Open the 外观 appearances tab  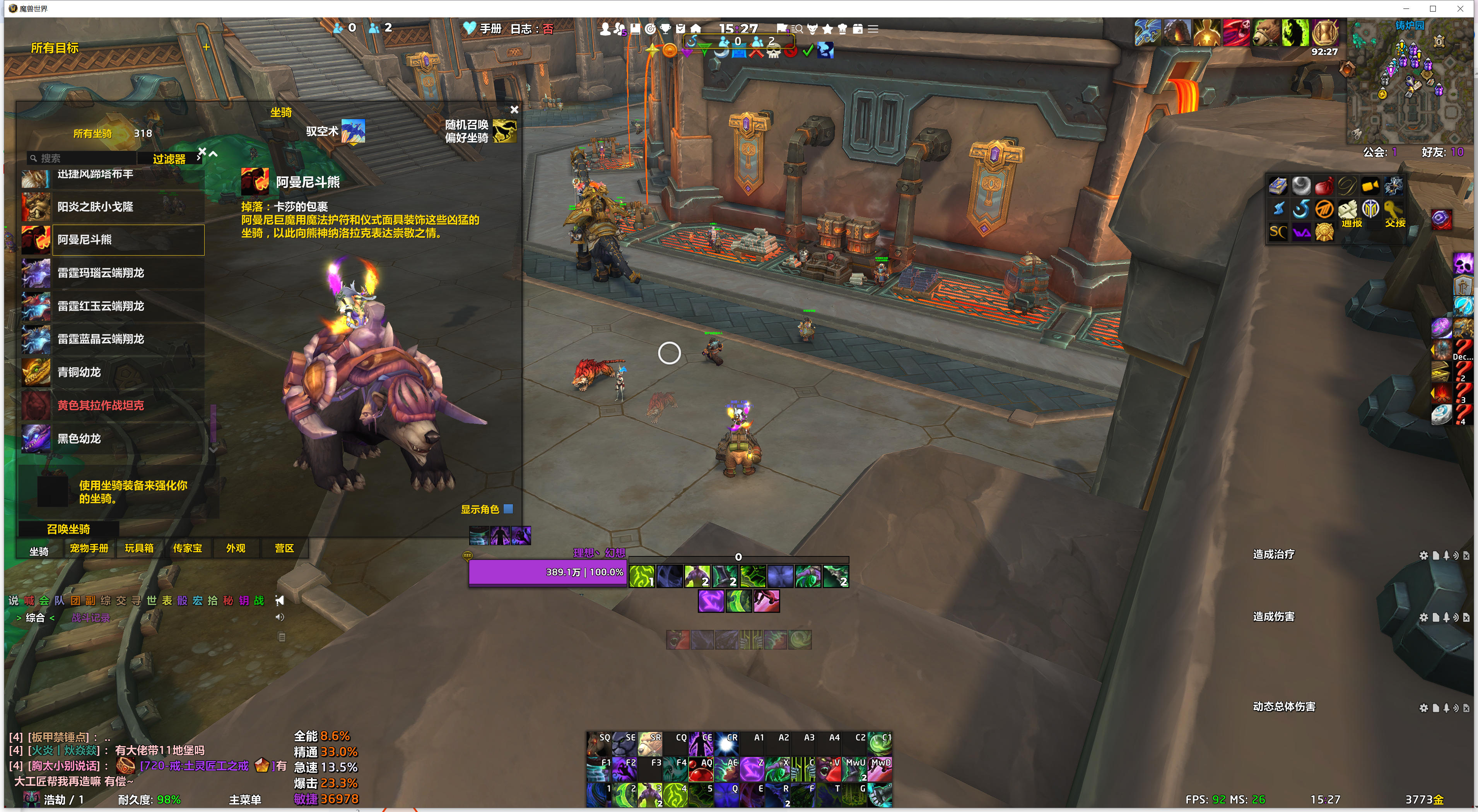(236, 548)
